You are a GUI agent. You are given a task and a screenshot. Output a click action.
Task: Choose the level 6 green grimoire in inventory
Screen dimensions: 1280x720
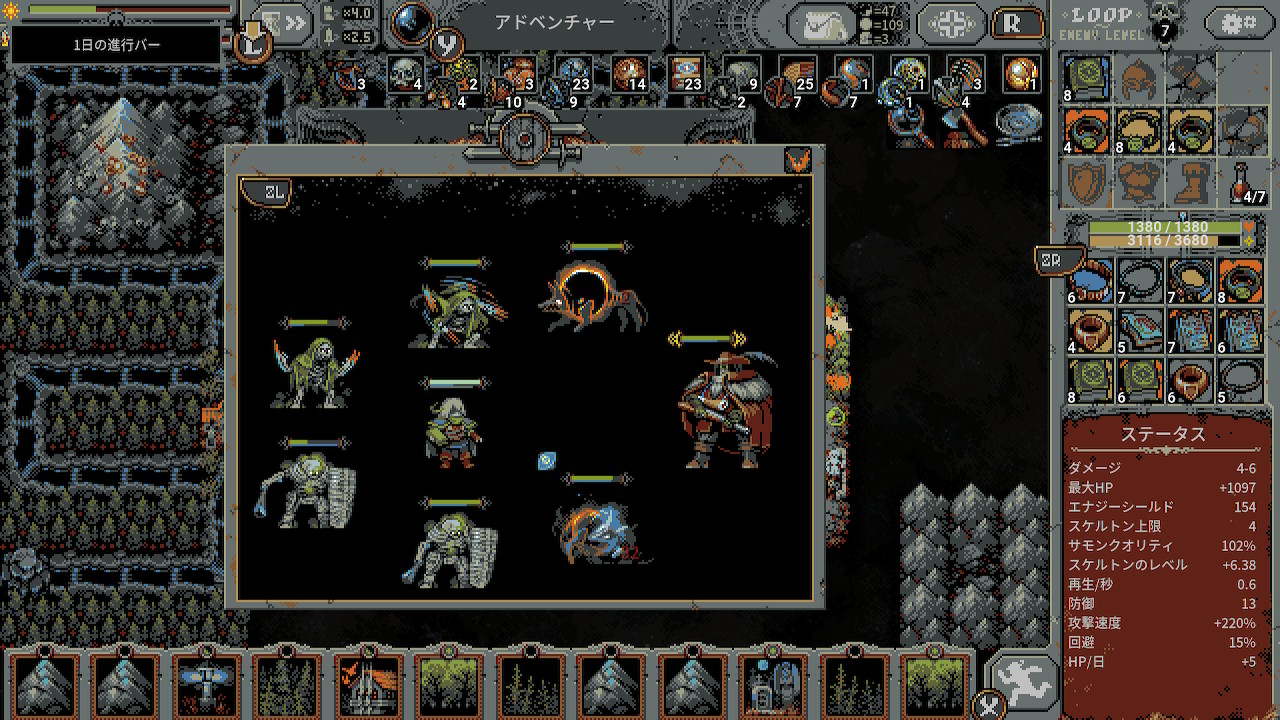click(x=1138, y=381)
